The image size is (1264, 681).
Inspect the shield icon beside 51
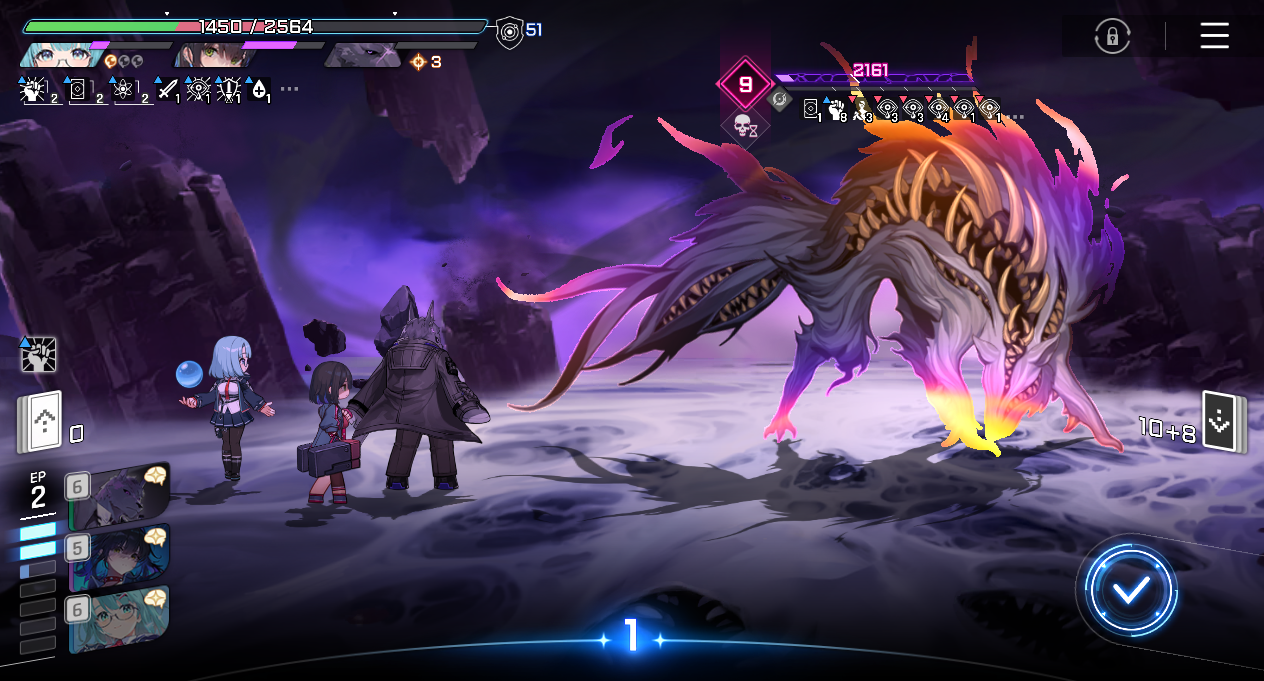click(509, 32)
